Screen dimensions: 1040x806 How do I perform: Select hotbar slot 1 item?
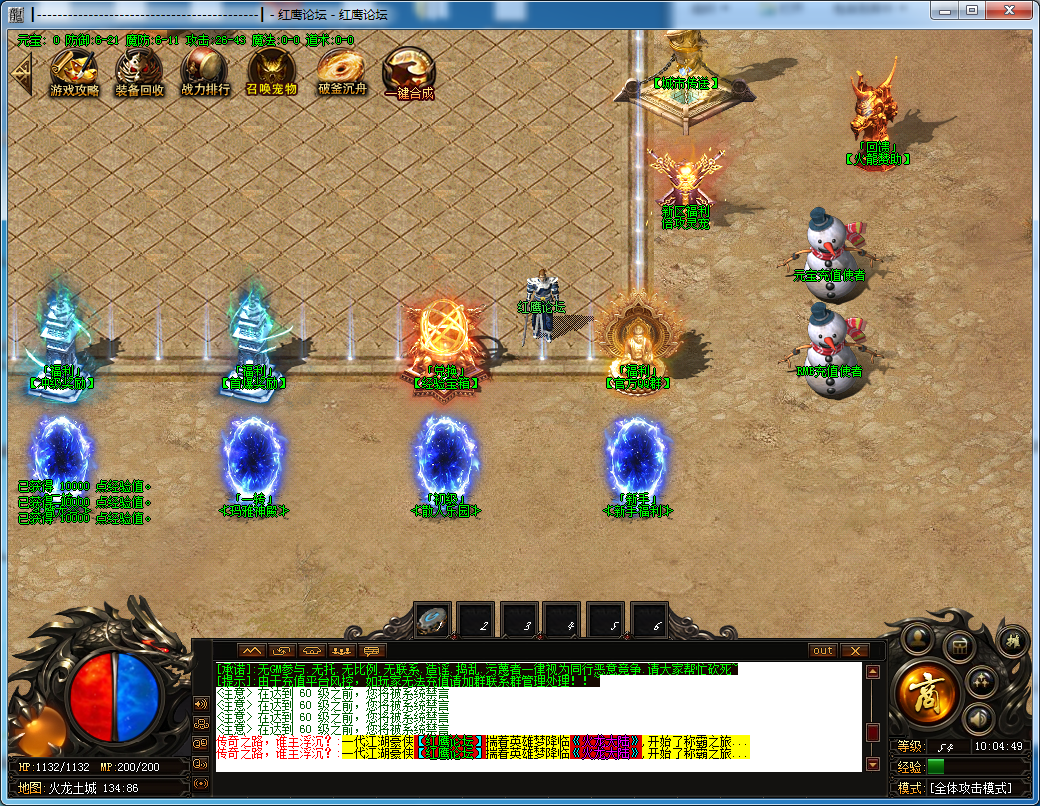432,620
